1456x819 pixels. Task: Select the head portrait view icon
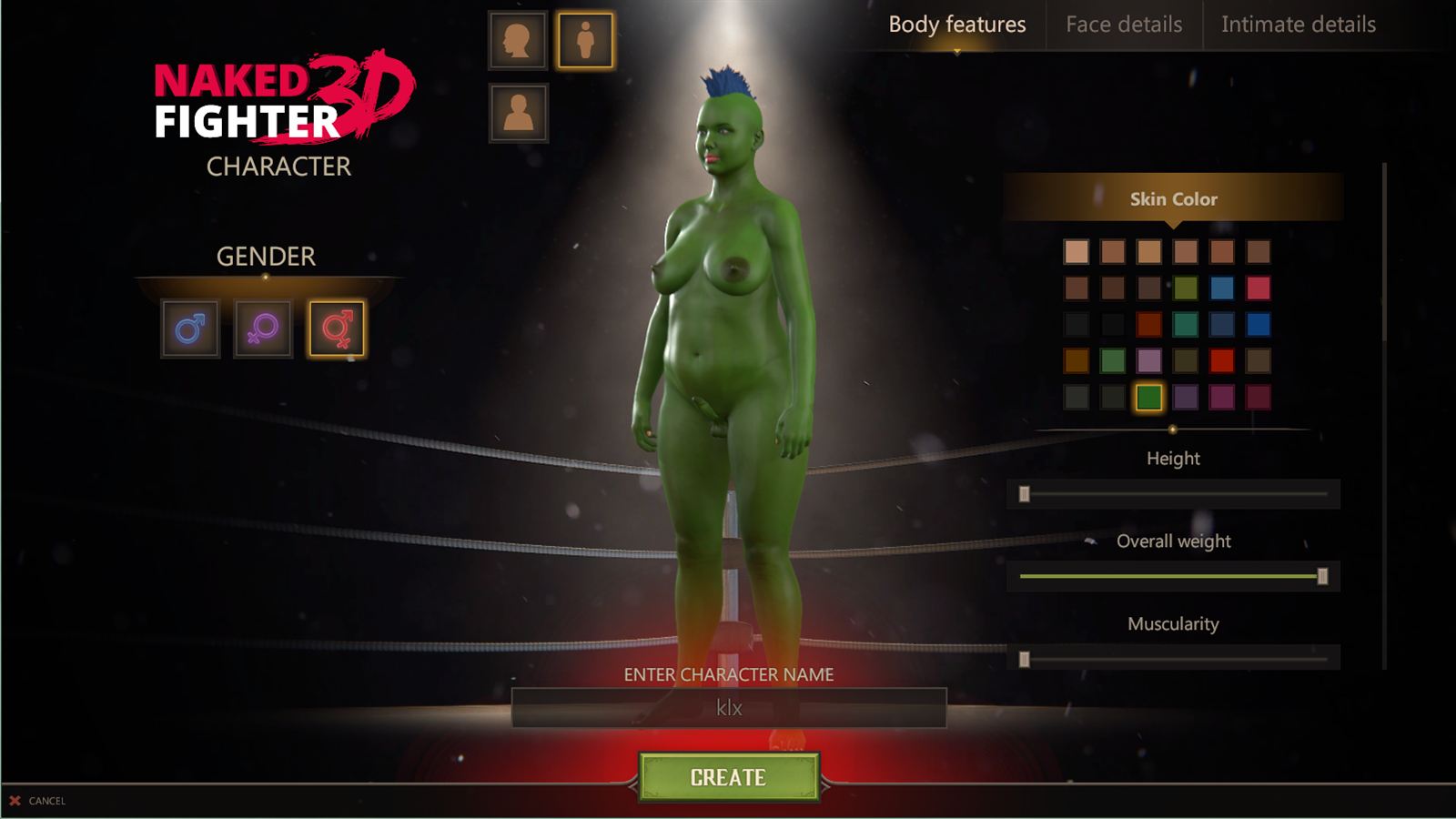coord(516,39)
